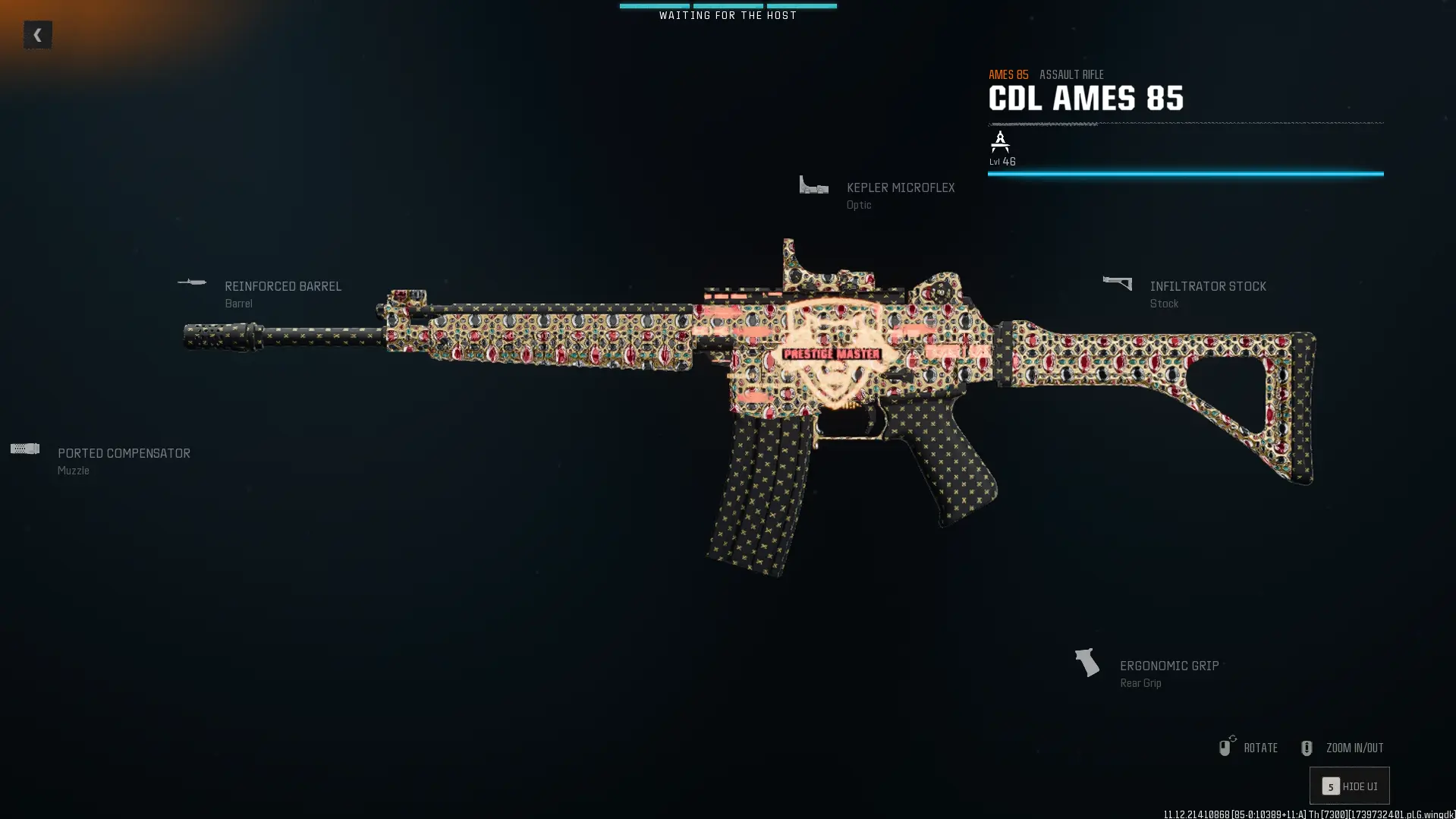Select the Infiltrator Stock attachment icon
The height and width of the screenshot is (819, 1456).
coord(1115,282)
